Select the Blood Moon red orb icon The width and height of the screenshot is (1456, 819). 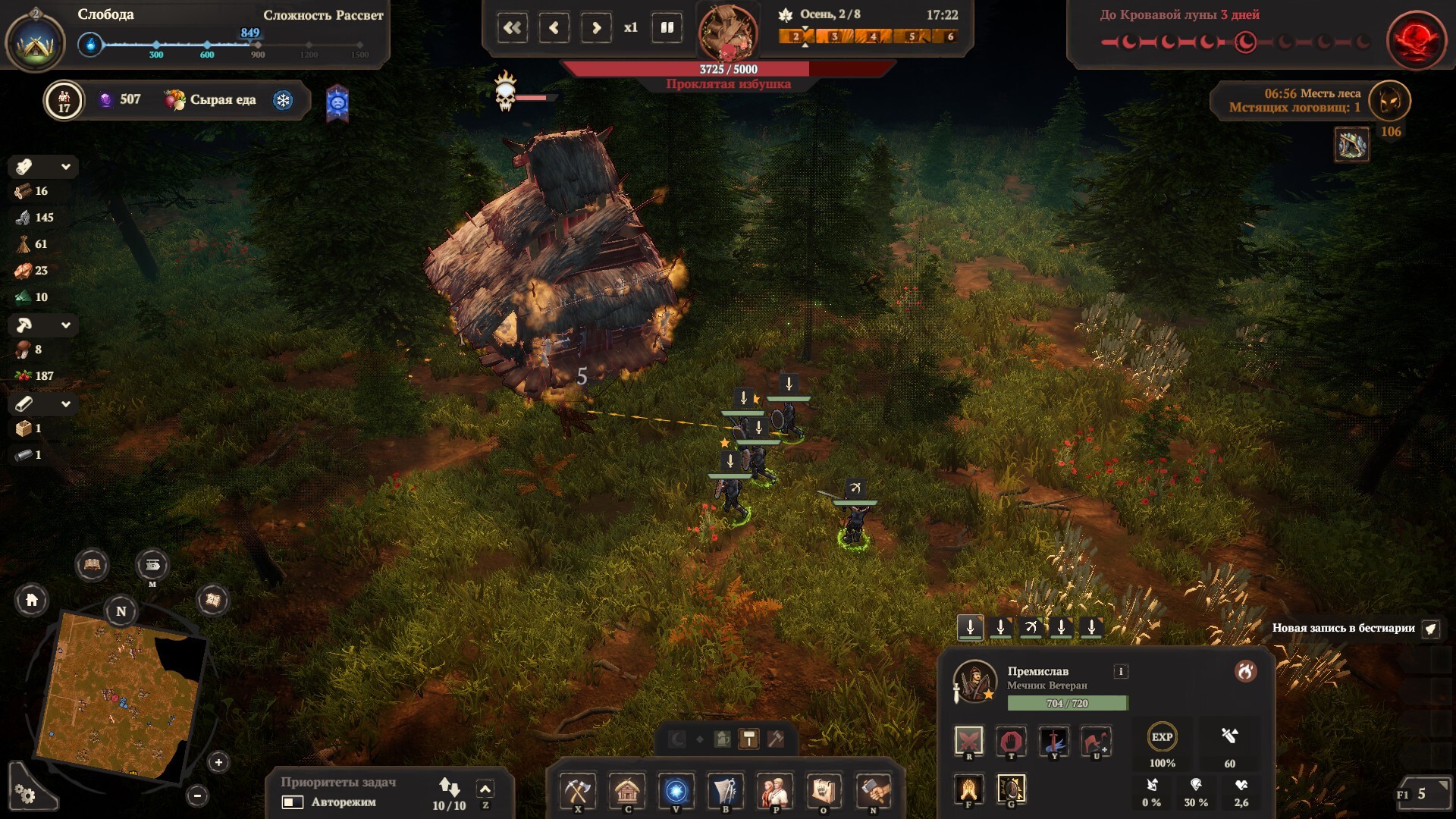[1416, 39]
